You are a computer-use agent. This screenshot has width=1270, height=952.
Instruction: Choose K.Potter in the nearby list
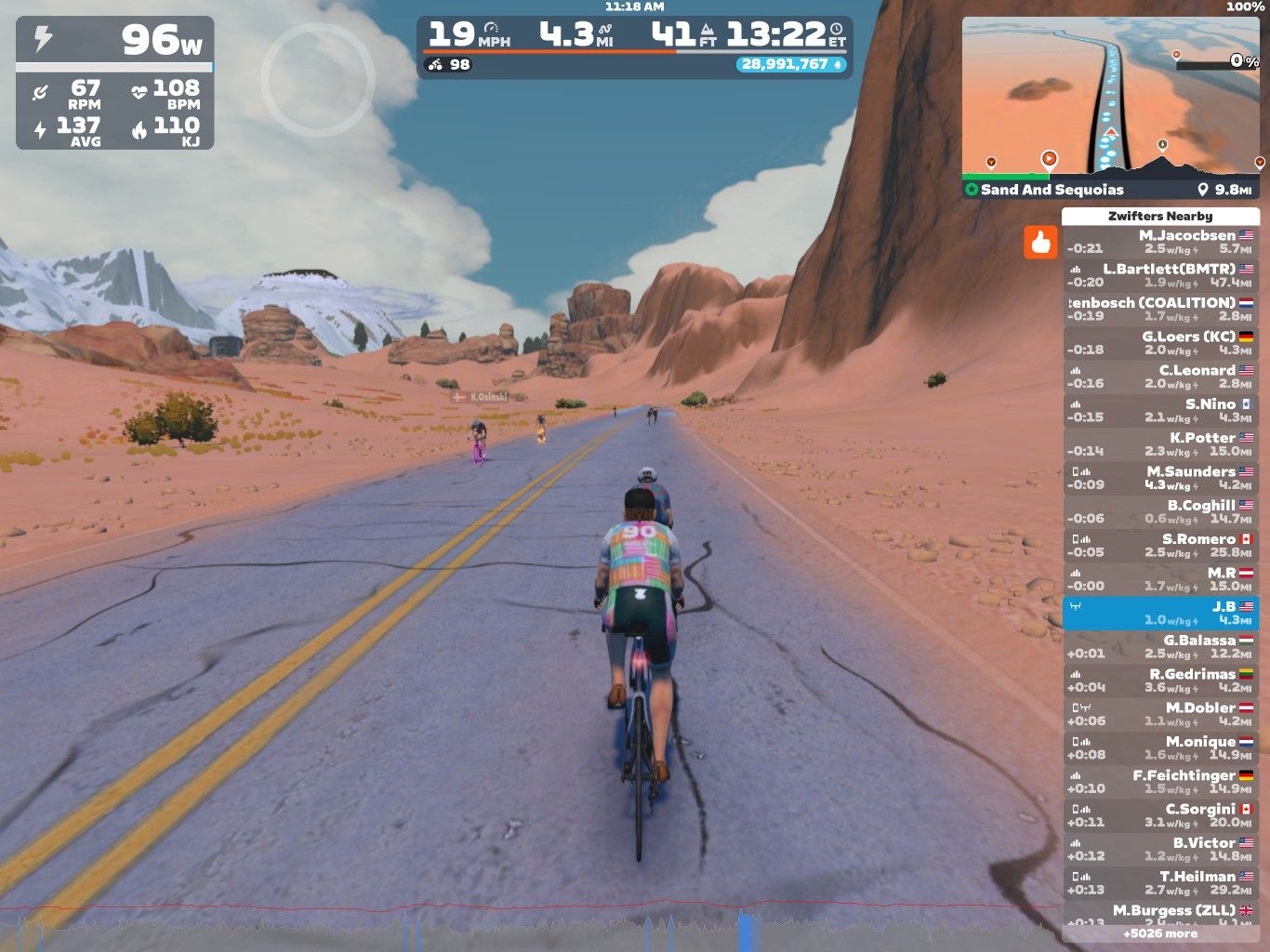pos(1160,444)
